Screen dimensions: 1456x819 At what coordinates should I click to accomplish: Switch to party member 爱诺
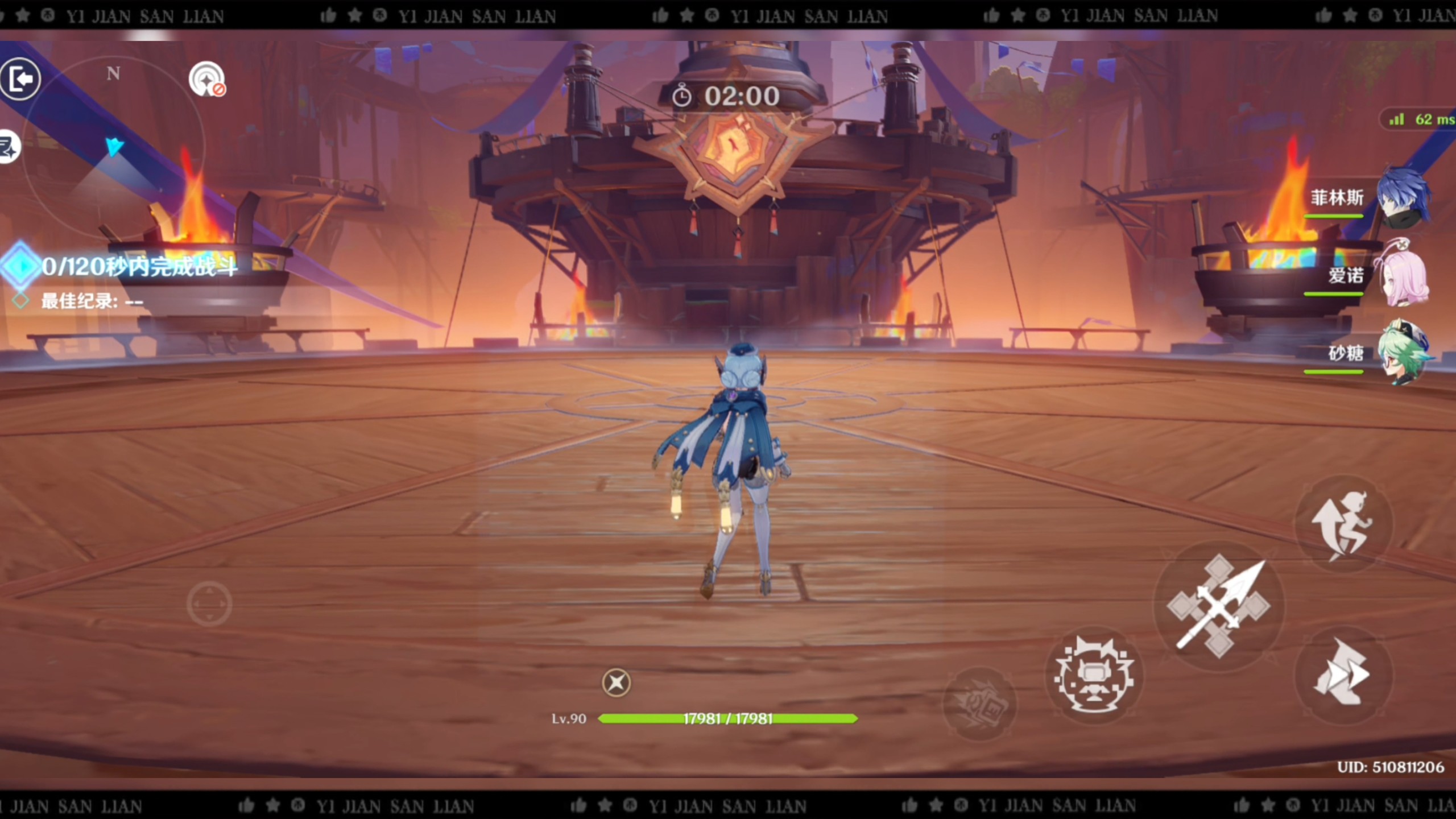(x=1400, y=276)
